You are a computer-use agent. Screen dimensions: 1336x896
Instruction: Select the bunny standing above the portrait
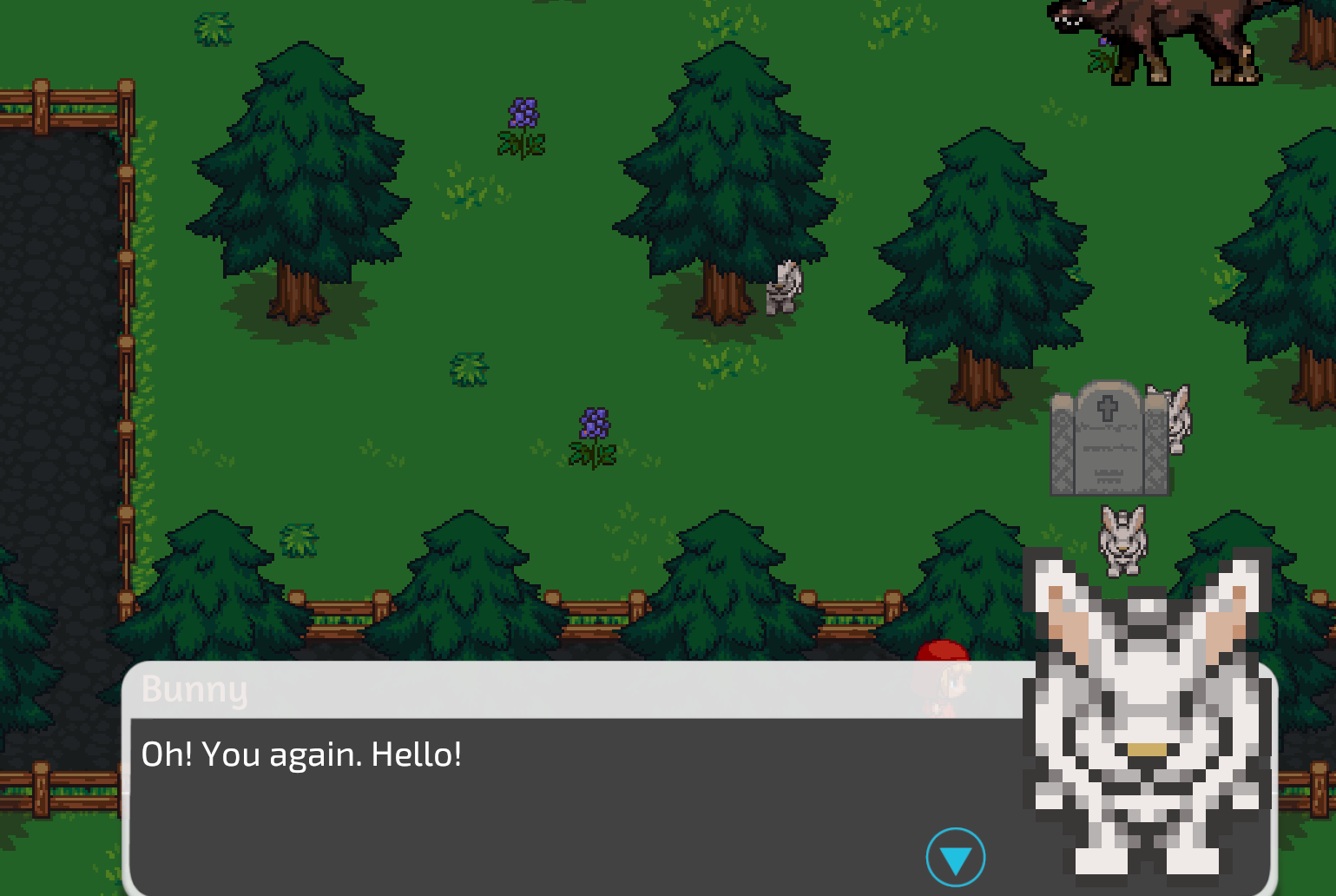pyautogui.click(x=1122, y=538)
